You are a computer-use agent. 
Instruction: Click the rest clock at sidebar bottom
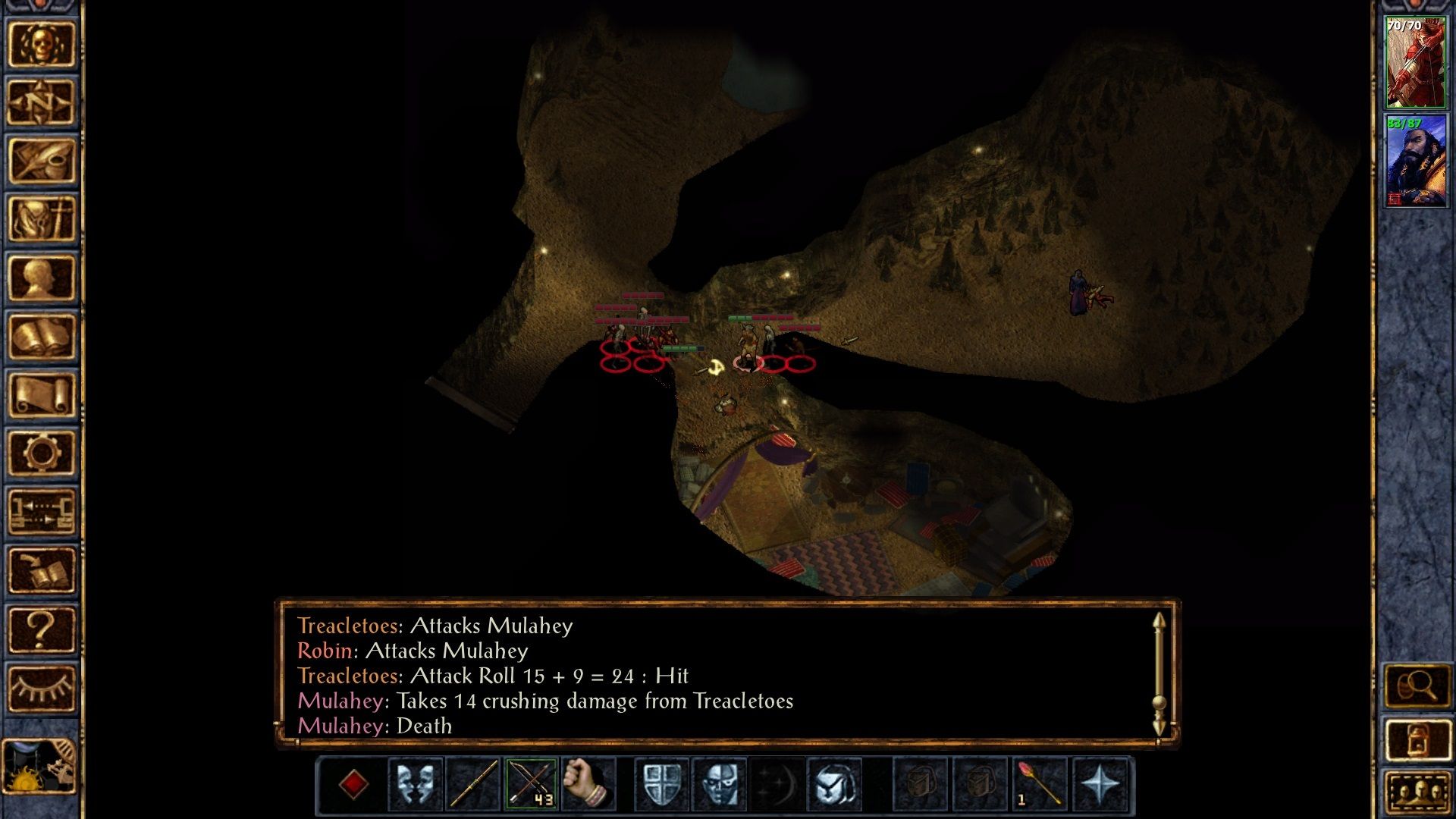(x=39, y=767)
